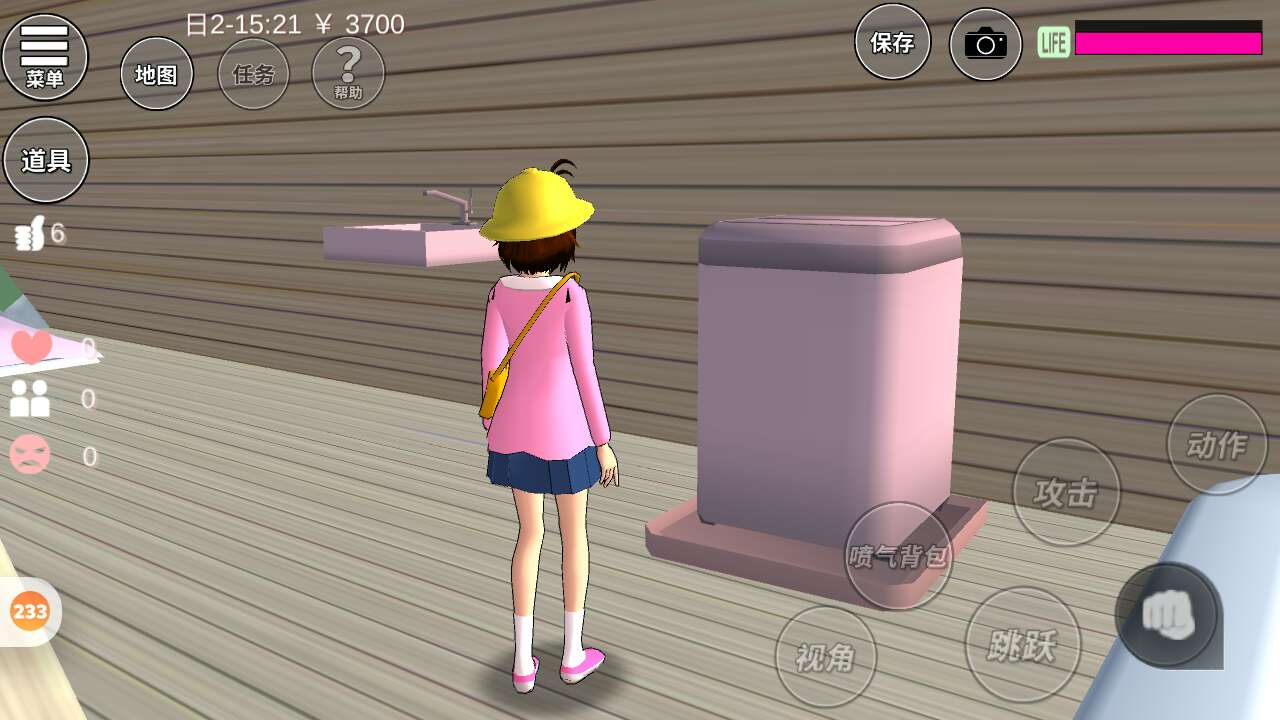Tap the 跳跃 jump button
1280x720 pixels.
click(1023, 645)
